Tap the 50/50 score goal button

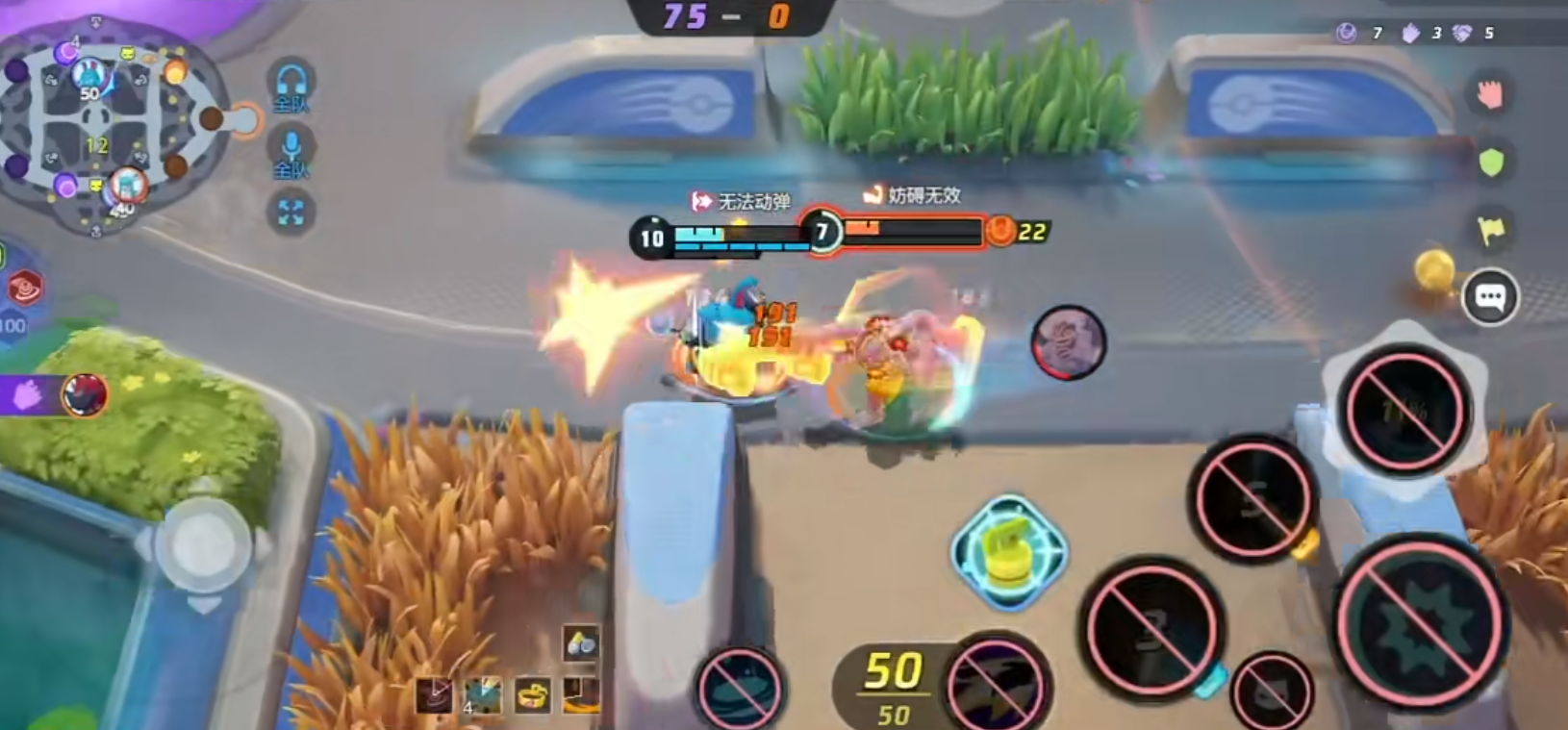(x=893, y=685)
